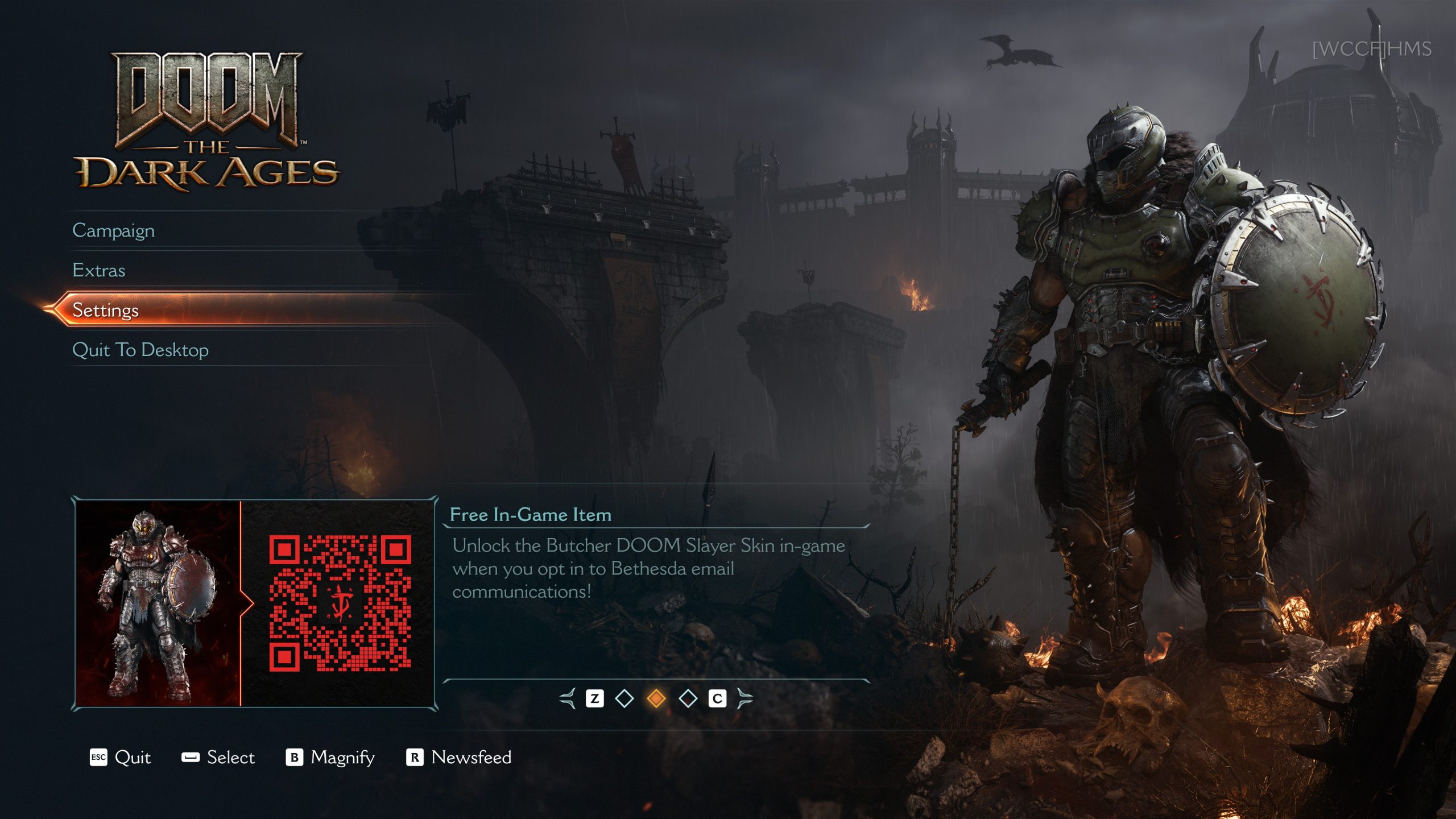
Task: Open the highlighted Settings option
Action: (x=106, y=310)
